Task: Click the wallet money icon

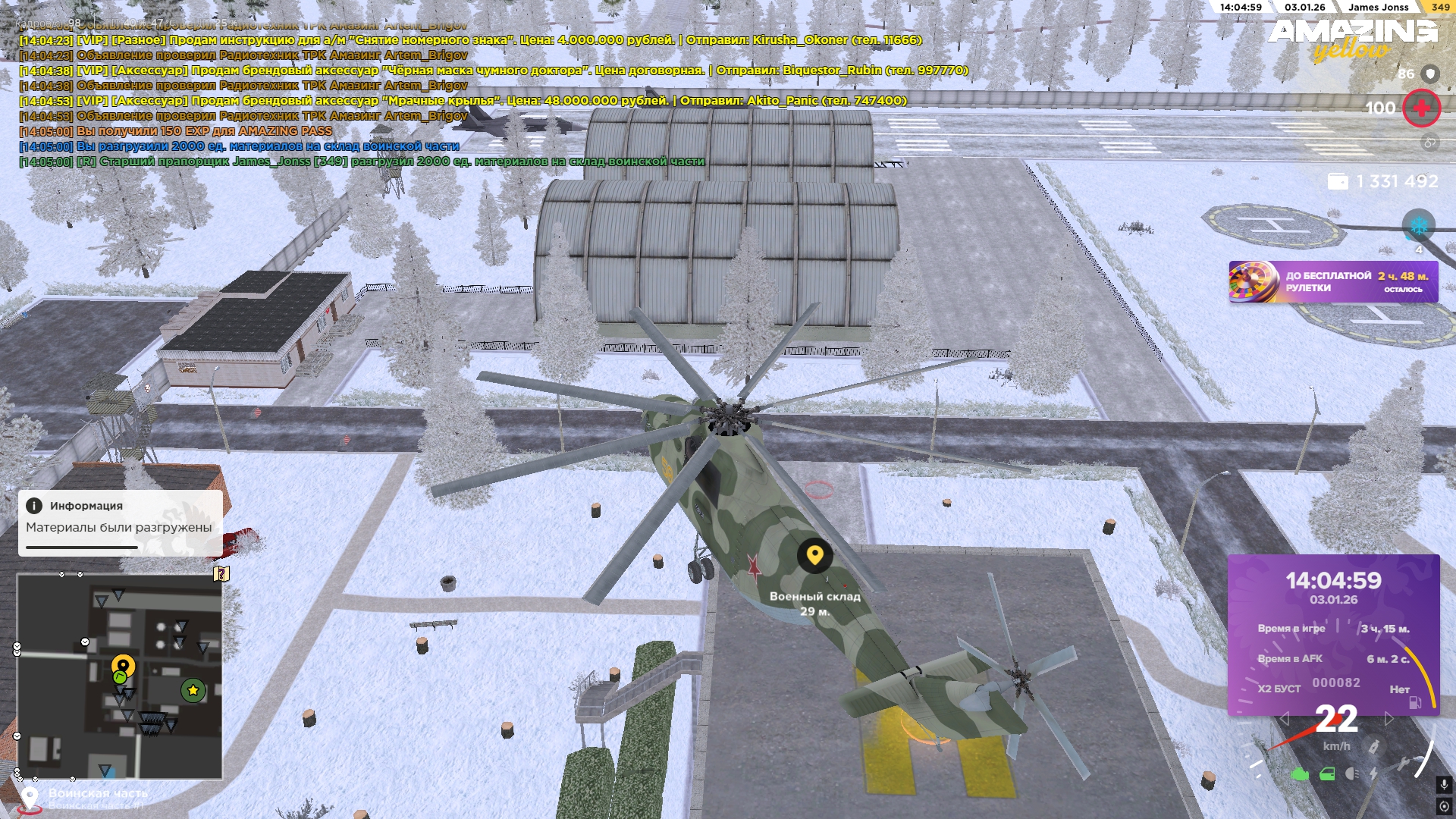Action: point(1338,182)
